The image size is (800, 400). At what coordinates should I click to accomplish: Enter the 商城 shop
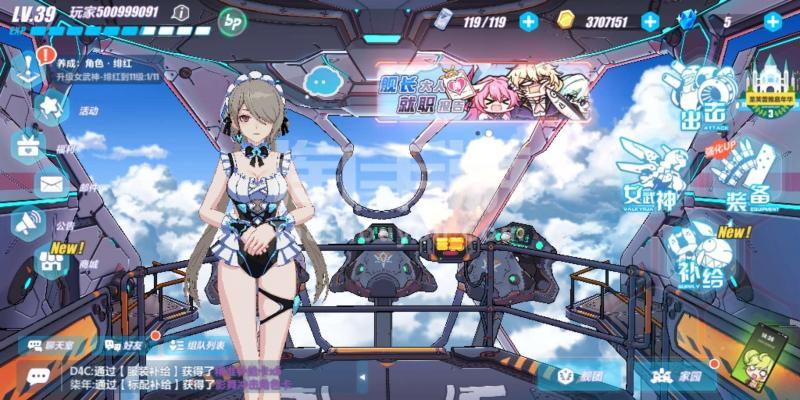tap(50, 260)
